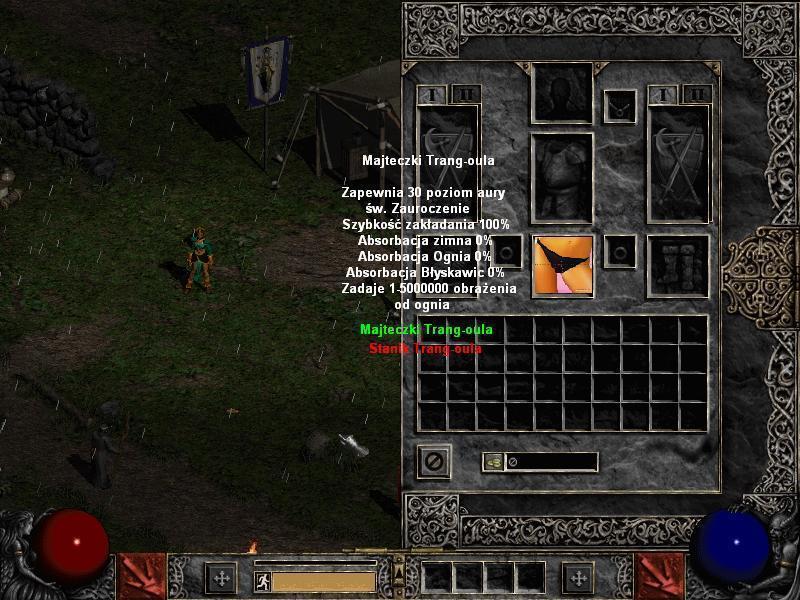The width and height of the screenshot is (800, 600).
Task: Close the inventory with the cancel button
Action: point(434,461)
